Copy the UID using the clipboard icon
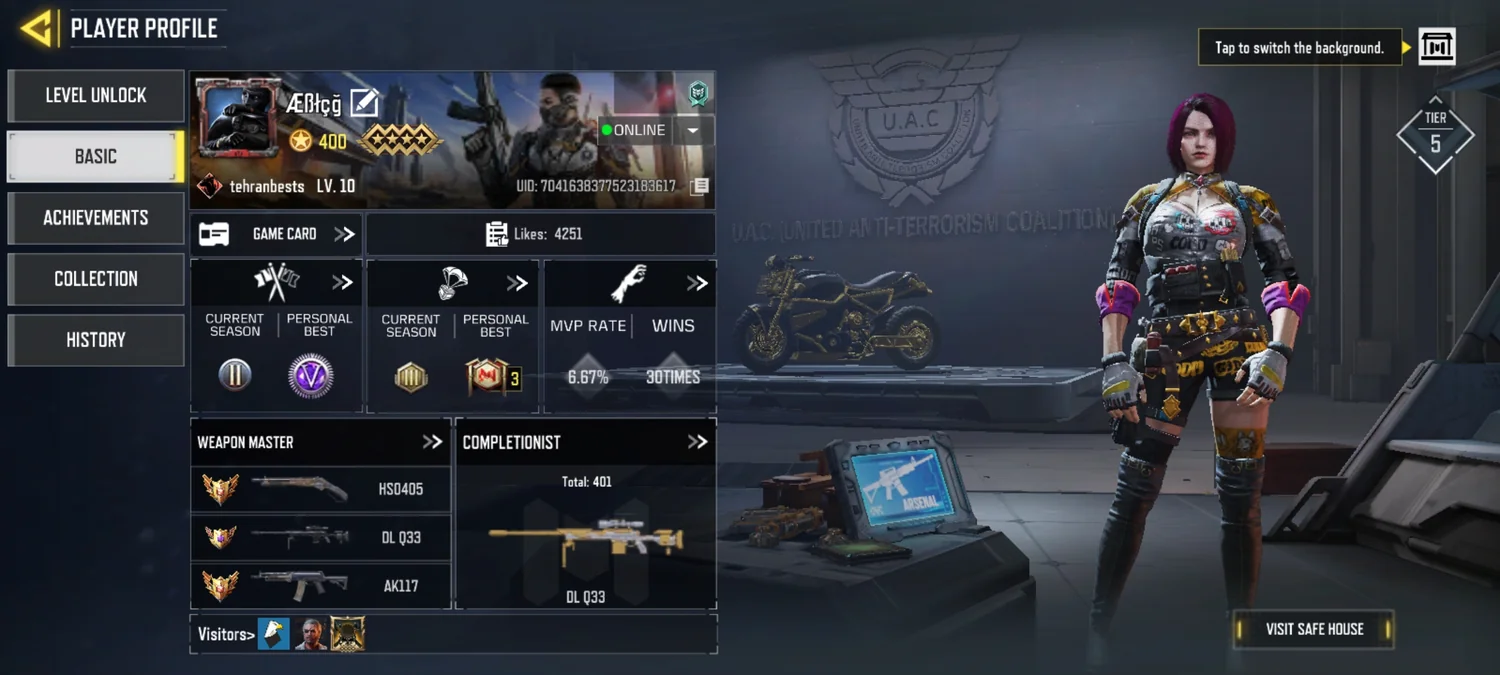 [700, 186]
